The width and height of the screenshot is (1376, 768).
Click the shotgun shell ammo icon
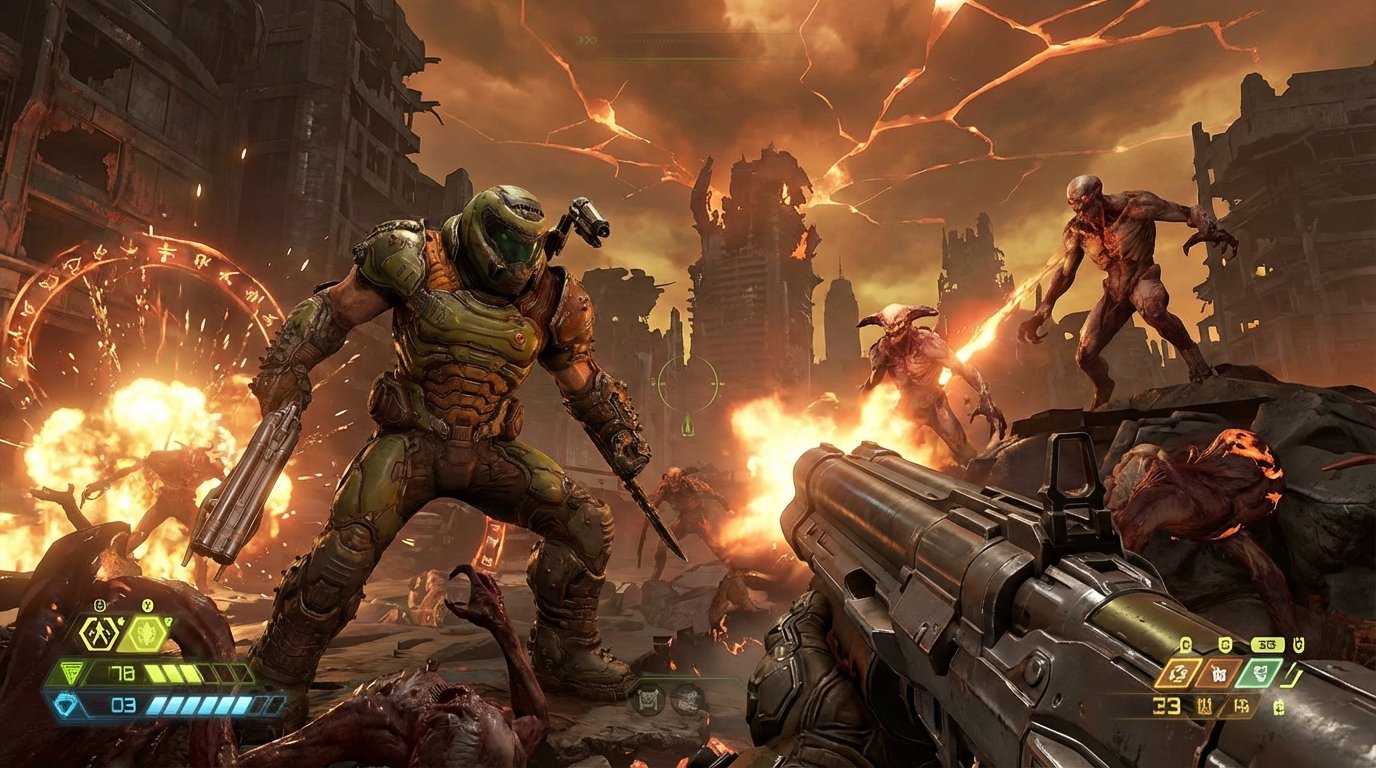[1205, 706]
